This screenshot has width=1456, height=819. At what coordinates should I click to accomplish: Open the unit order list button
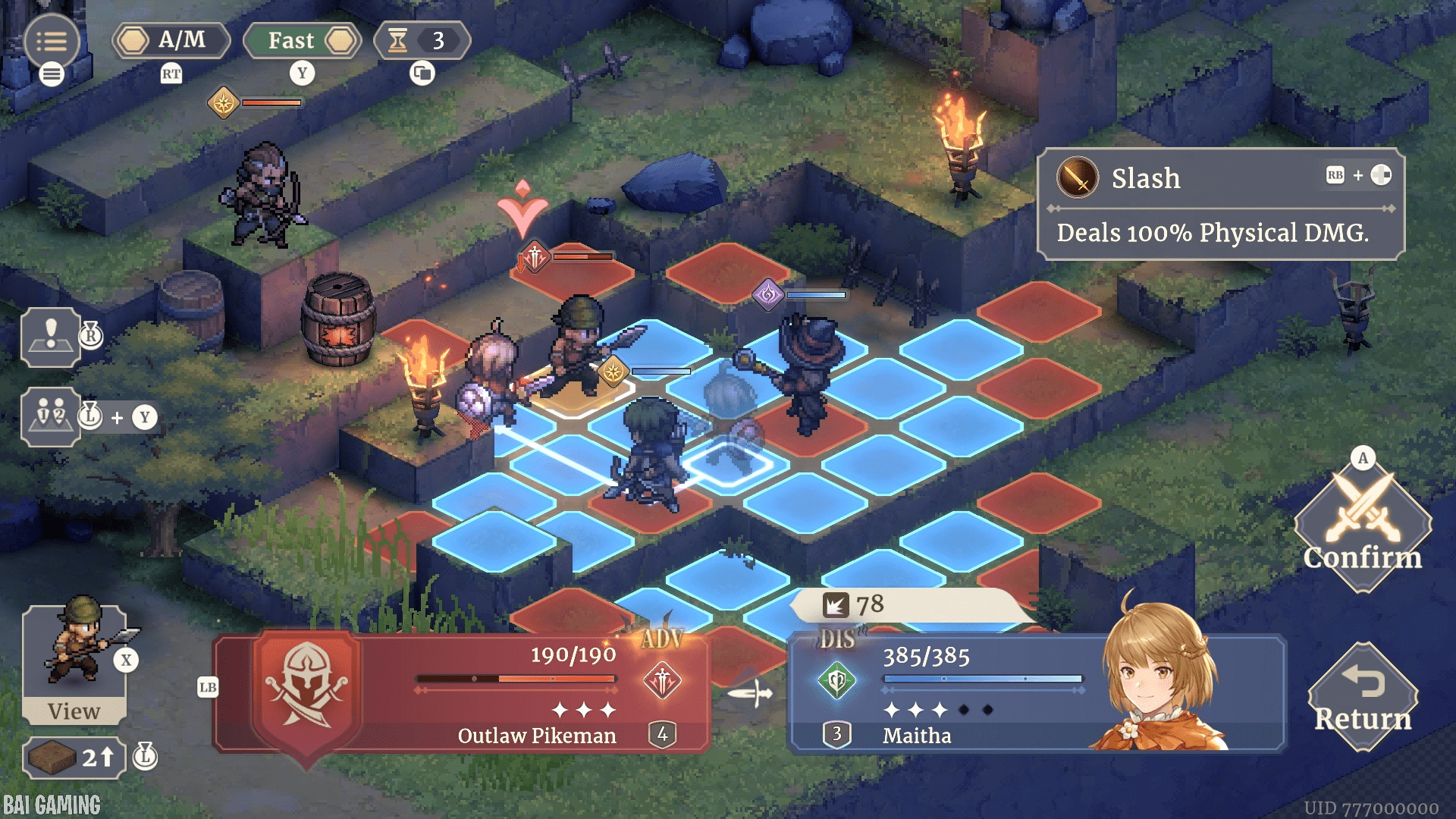tap(51, 416)
